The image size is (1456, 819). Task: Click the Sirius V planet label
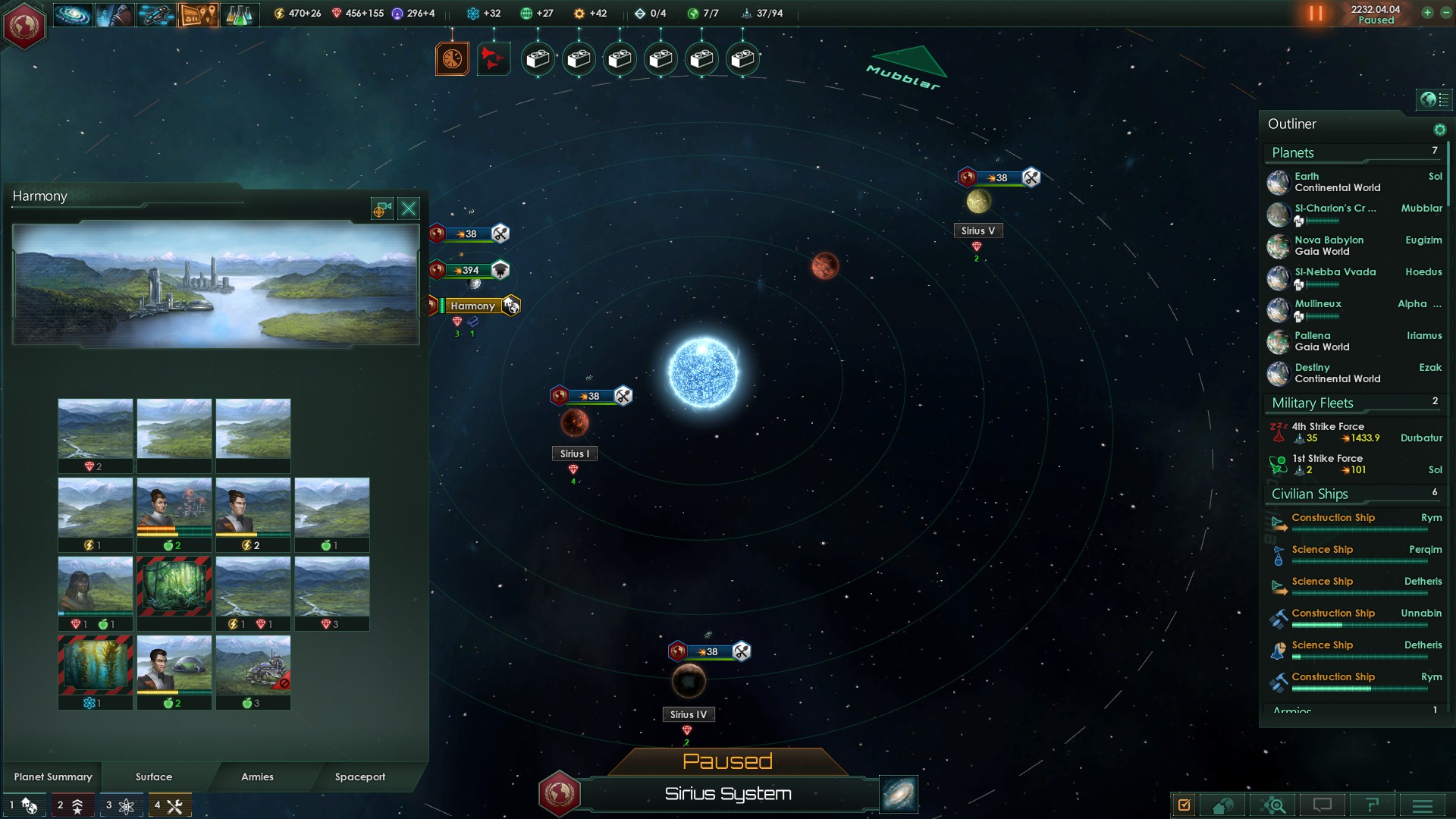click(977, 231)
